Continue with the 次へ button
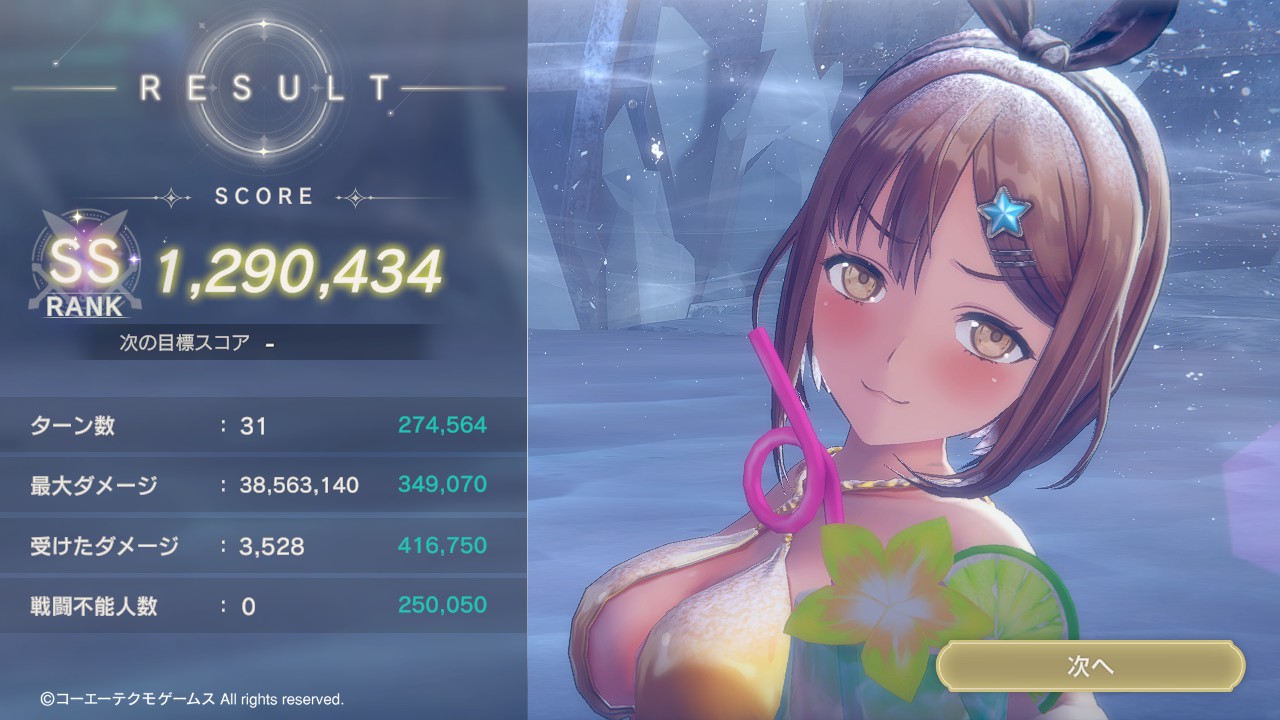The height and width of the screenshot is (720, 1280). tap(1090, 667)
